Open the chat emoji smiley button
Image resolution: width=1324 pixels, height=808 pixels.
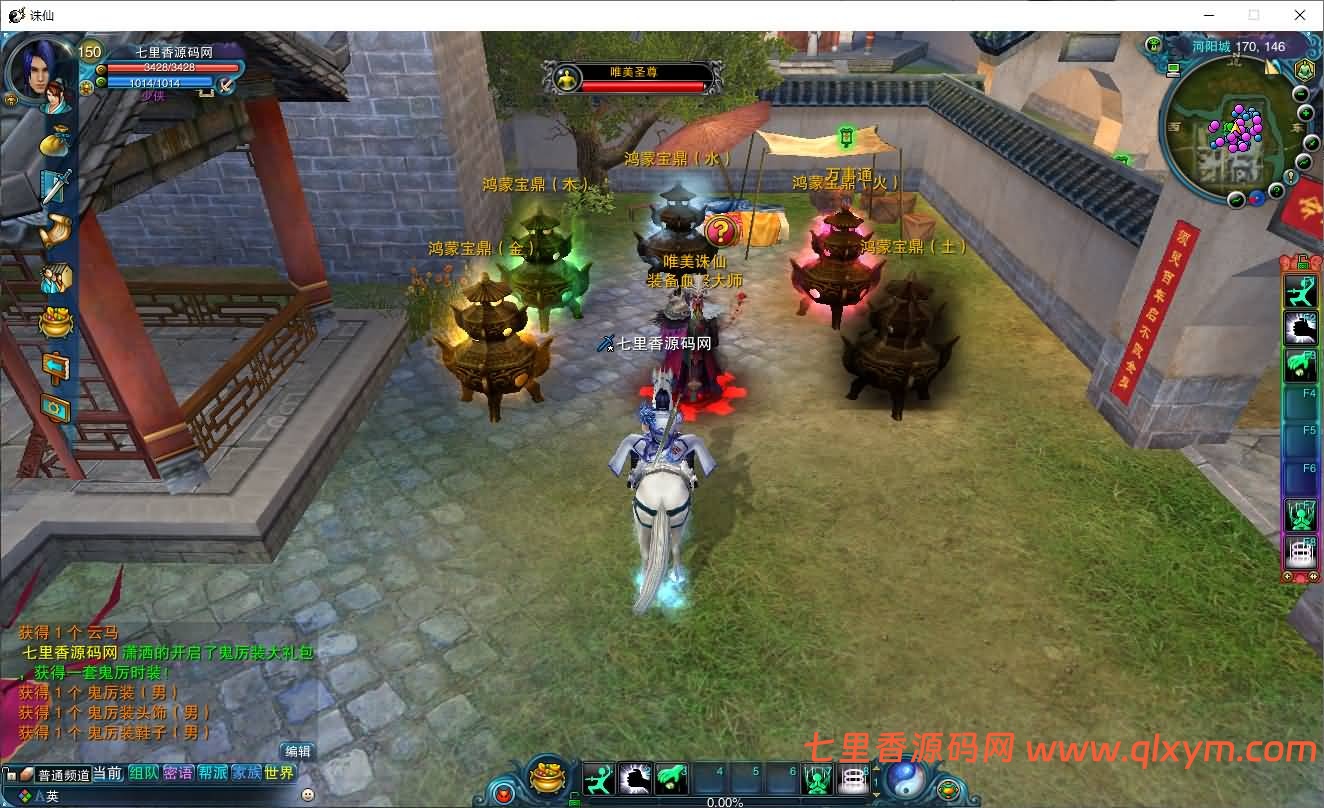pyautogui.click(x=307, y=795)
